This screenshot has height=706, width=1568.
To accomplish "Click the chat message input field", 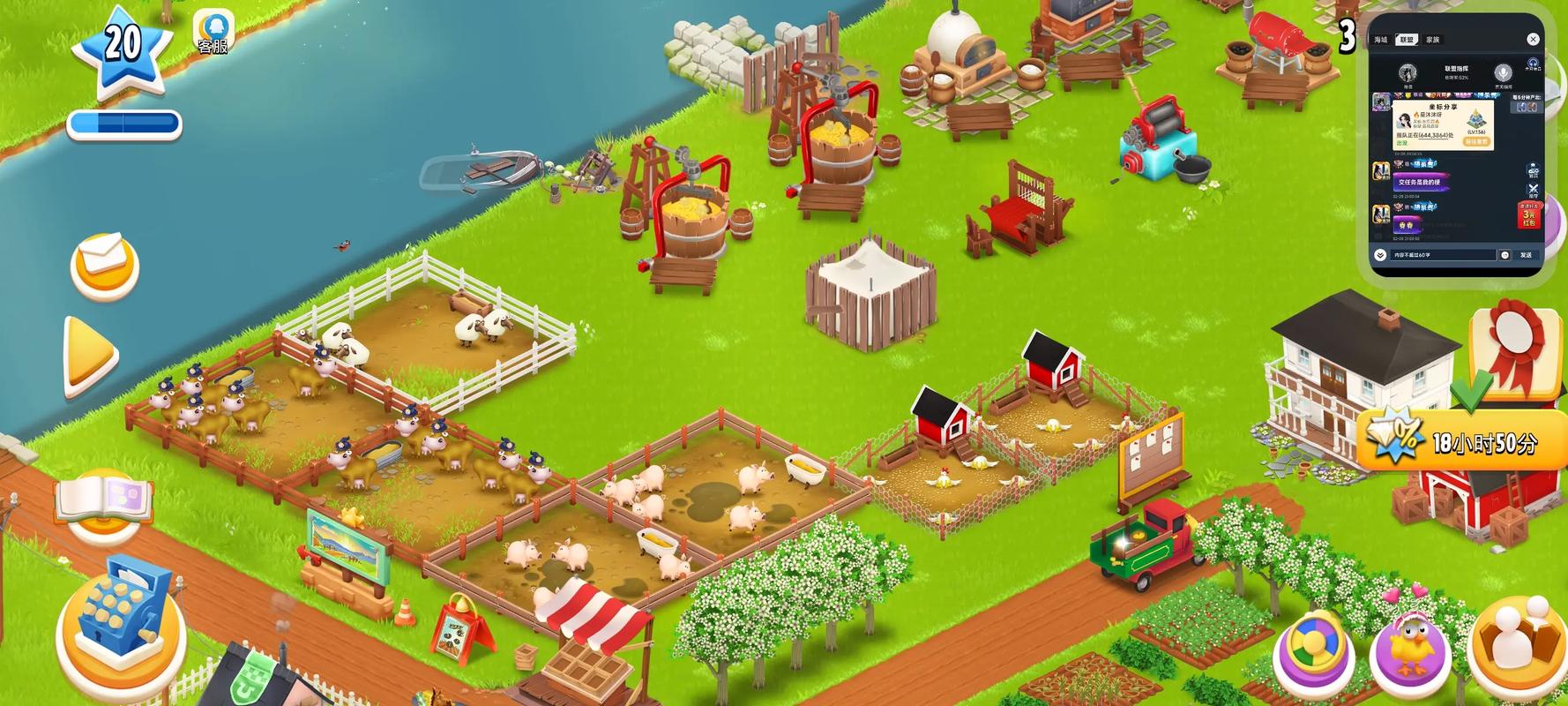I will [x=1445, y=255].
